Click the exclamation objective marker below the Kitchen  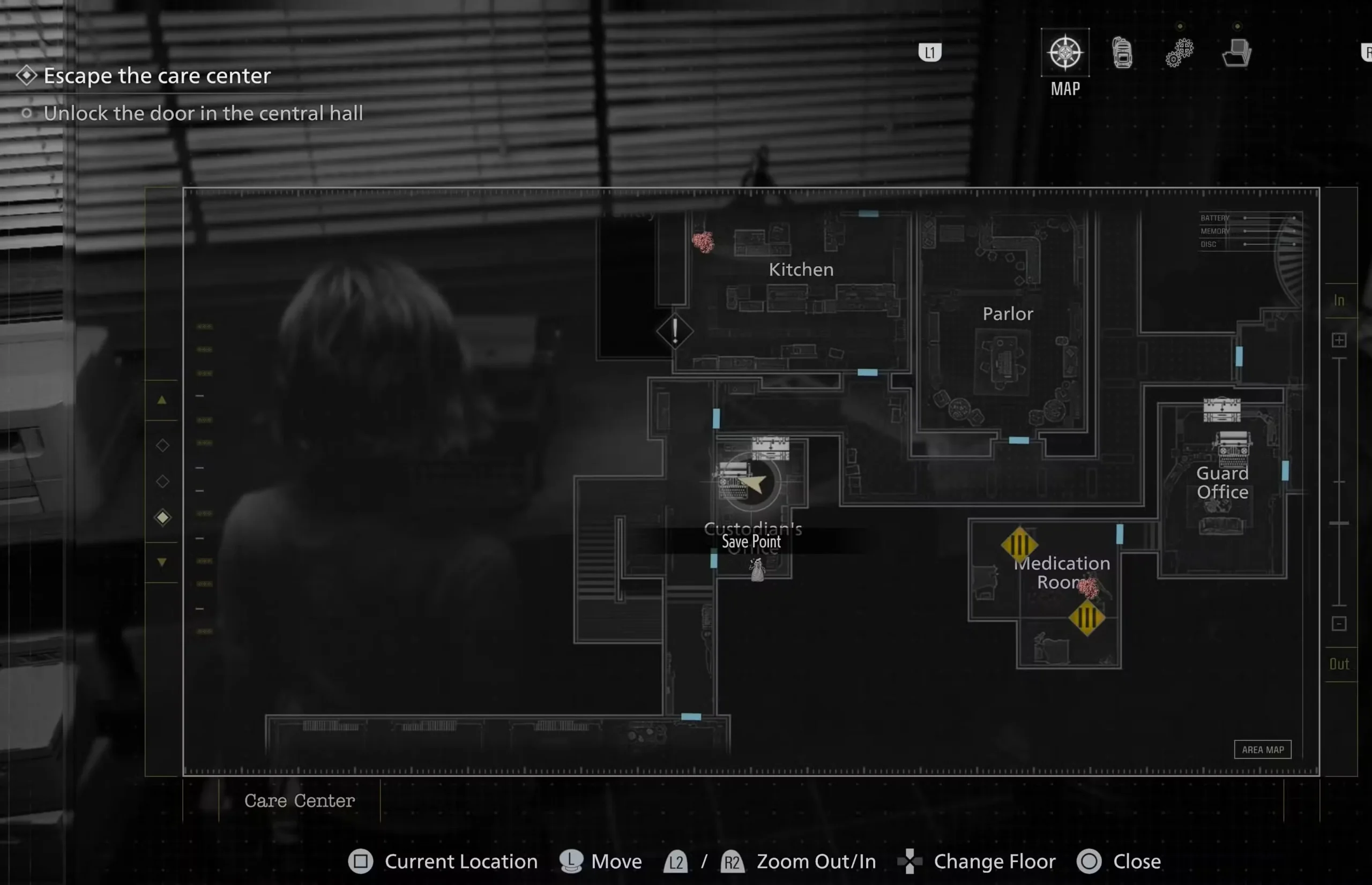[x=676, y=332]
